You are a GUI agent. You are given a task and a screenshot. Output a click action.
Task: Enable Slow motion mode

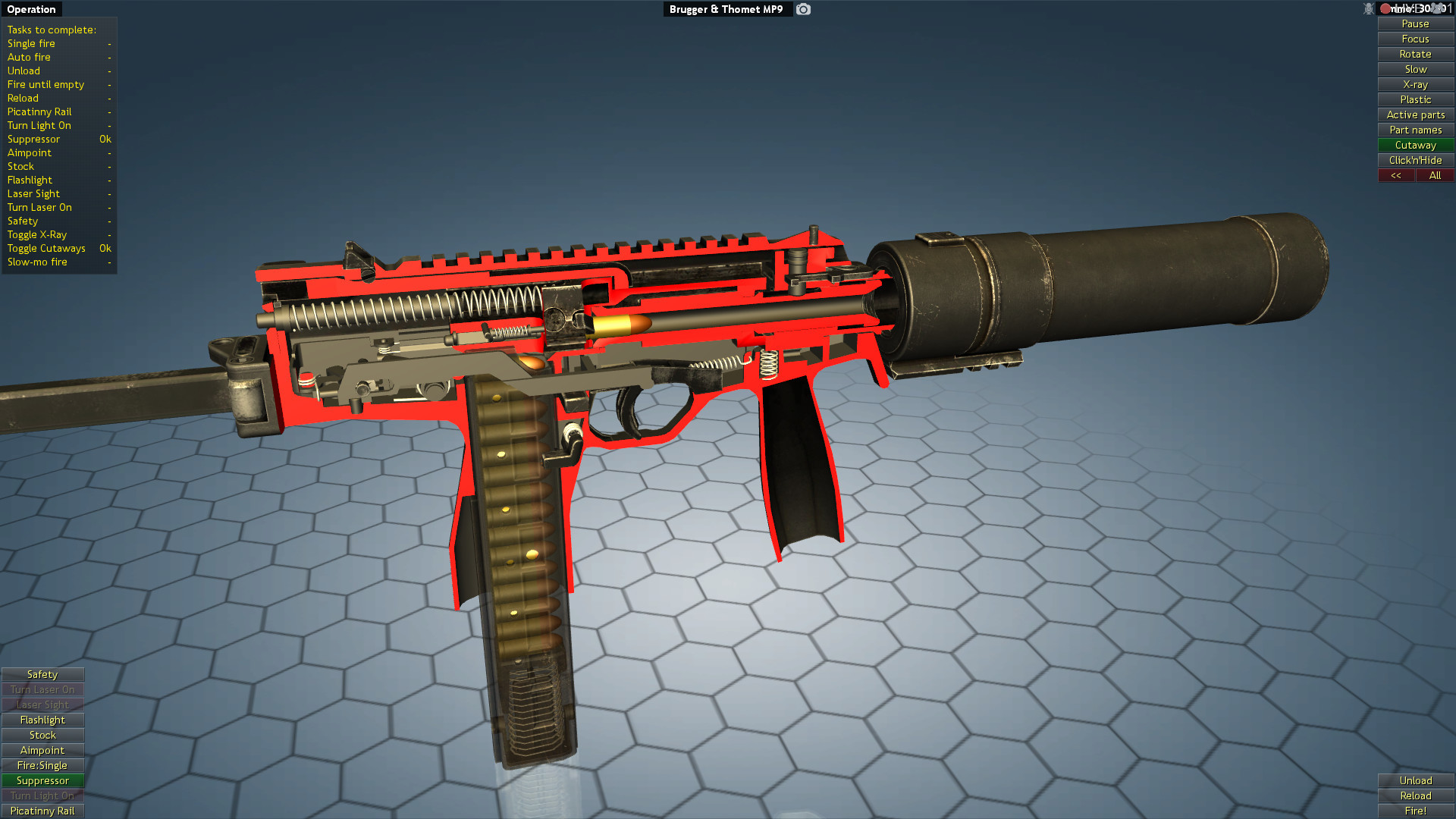click(x=1415, y=69)
